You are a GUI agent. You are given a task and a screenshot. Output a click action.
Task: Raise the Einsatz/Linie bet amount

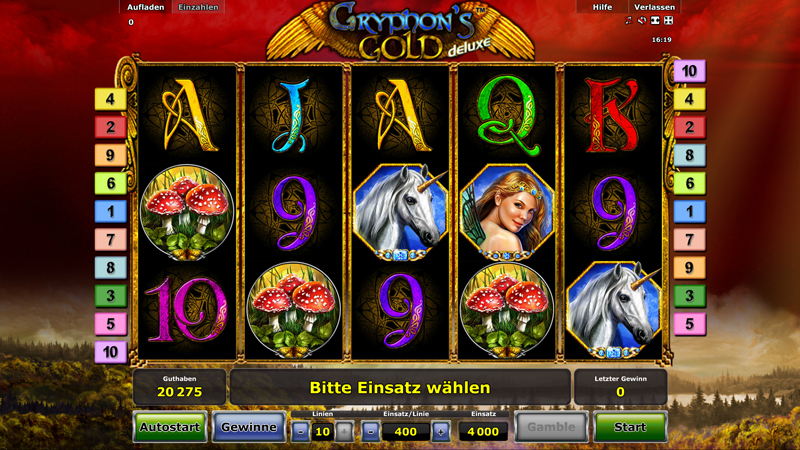441,432
